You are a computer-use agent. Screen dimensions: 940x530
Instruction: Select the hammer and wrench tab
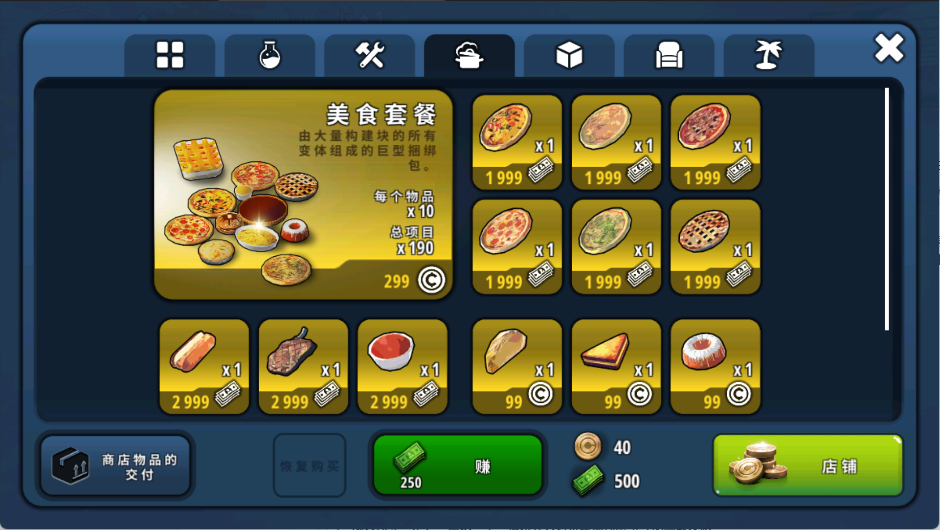369,56
